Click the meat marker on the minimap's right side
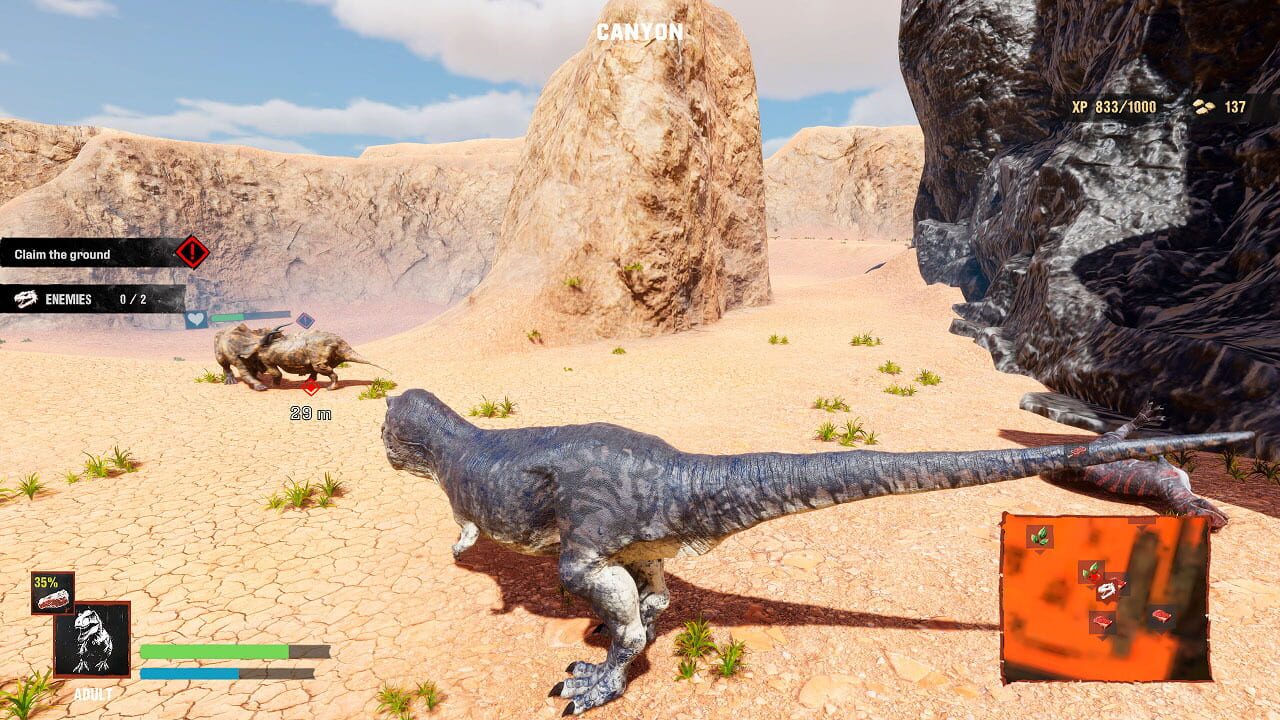The height and width of the screenshot is (720, 1280). click(x=1163, y=615)
